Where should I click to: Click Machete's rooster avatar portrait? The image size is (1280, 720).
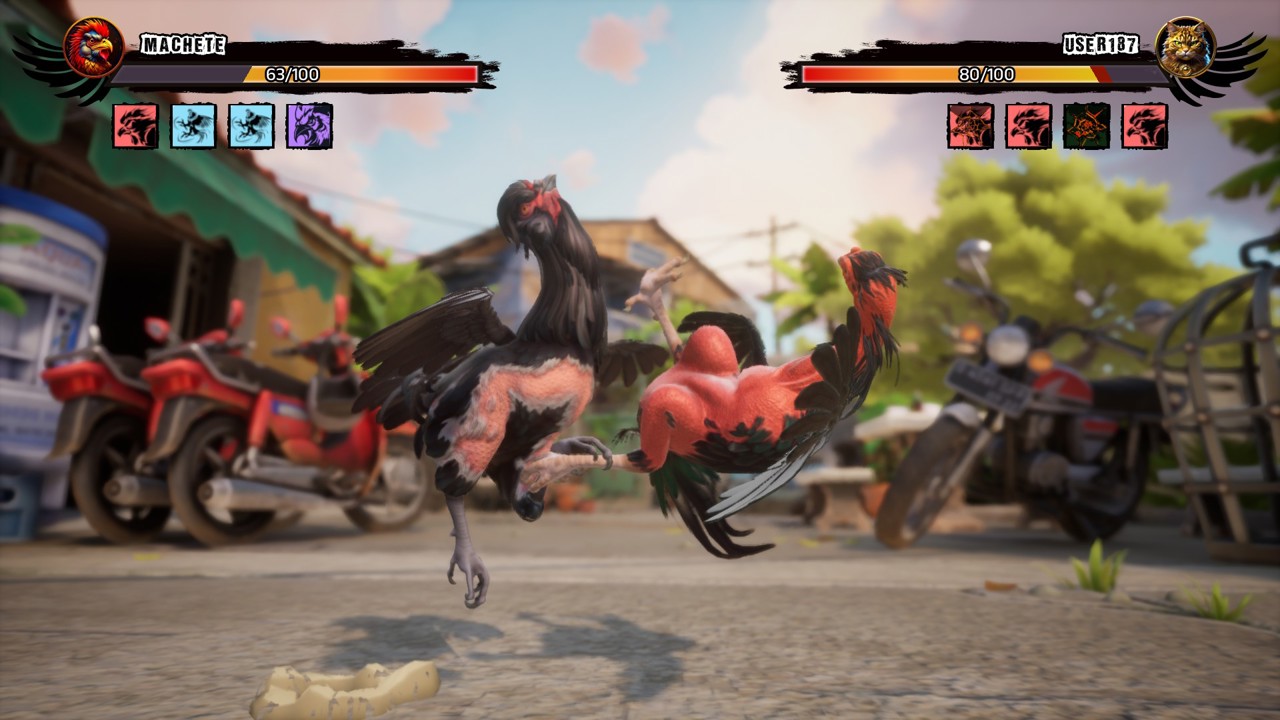(x=94, y=47)
